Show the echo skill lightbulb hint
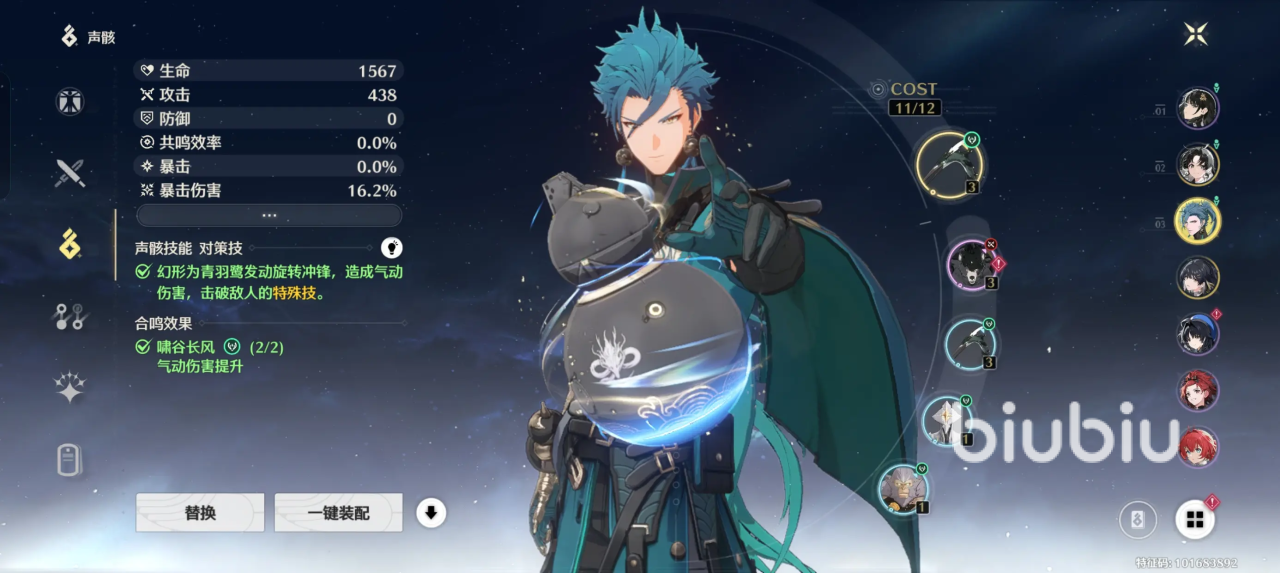The height and width of the screenshot is (573, 1280). tap(392, 247)
